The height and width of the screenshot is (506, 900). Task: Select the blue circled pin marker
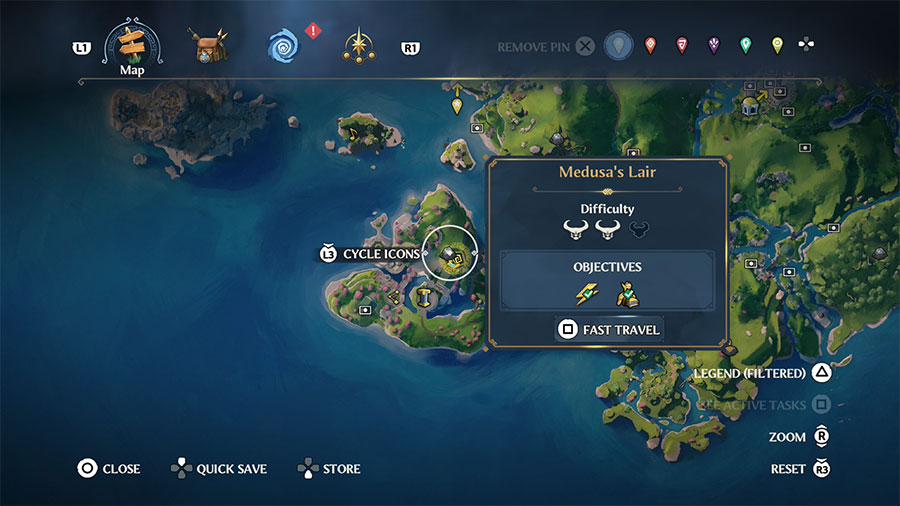pyautogui.click(x=619, y=46)
